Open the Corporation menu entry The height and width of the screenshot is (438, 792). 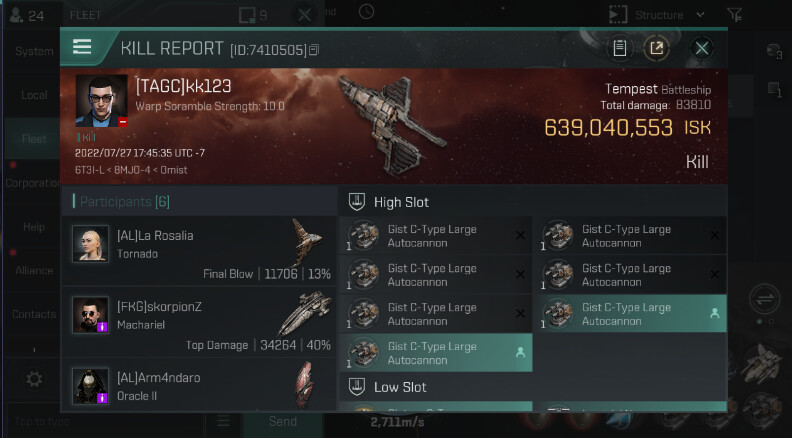34,183
